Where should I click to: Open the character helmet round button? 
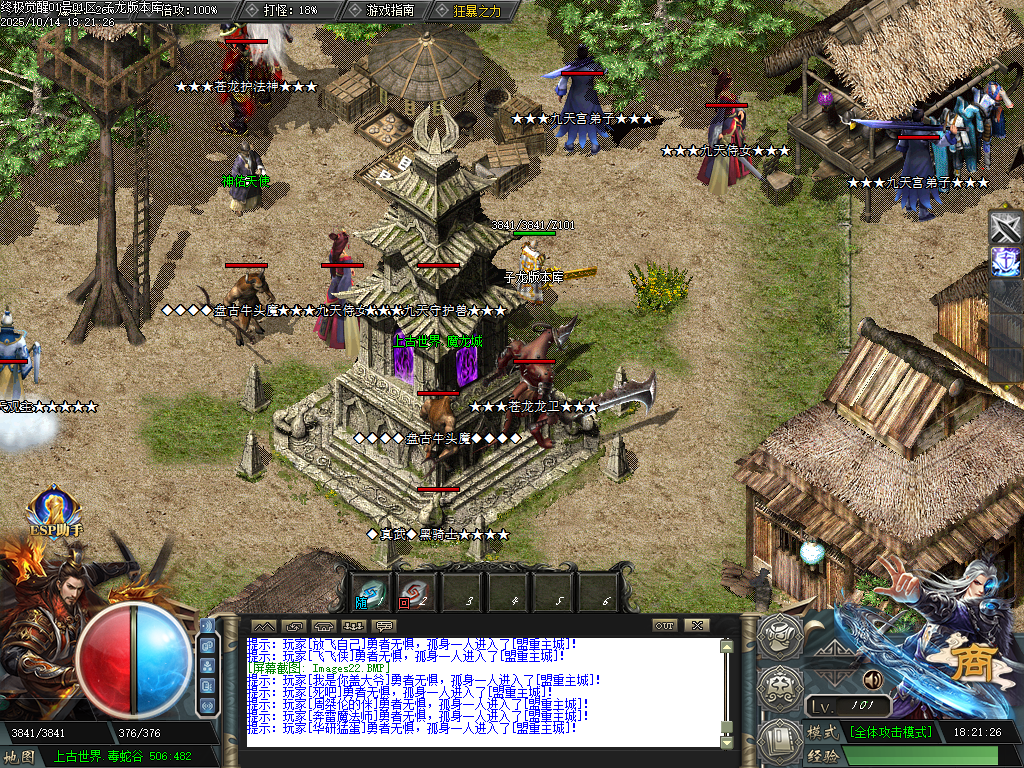coord(779,634)
